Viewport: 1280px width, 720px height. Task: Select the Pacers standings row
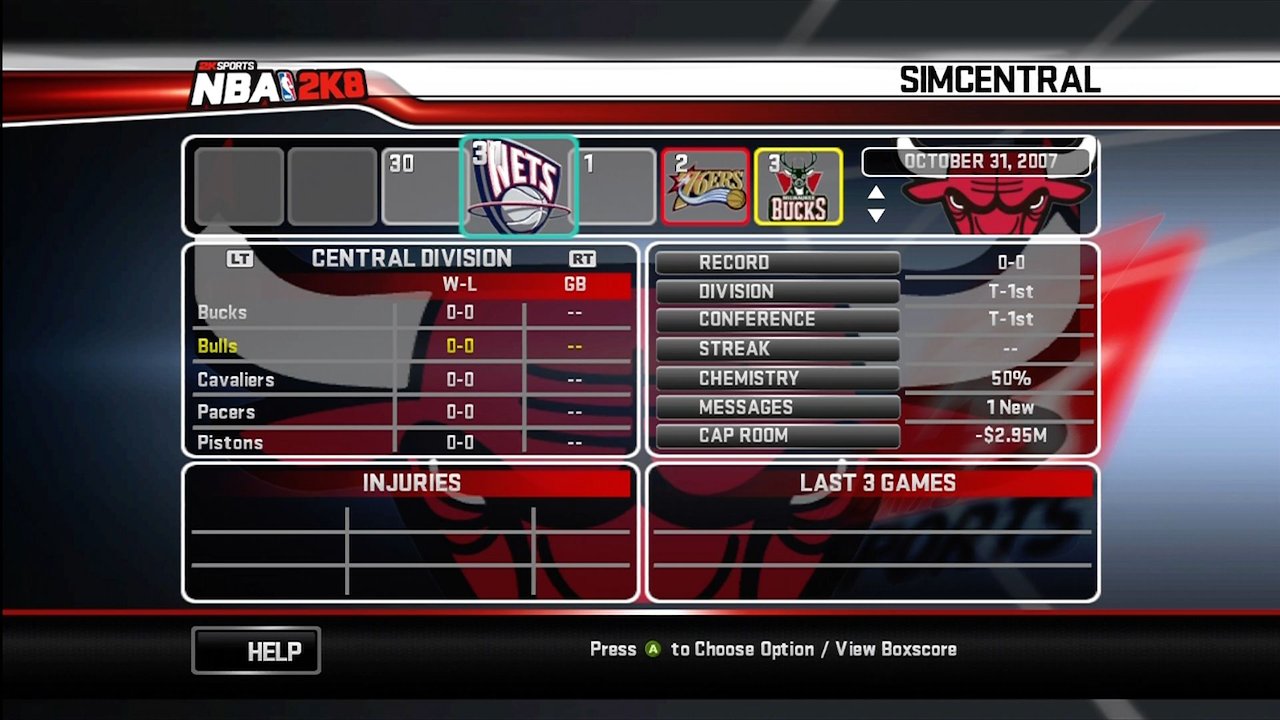(x=412, y=412)
